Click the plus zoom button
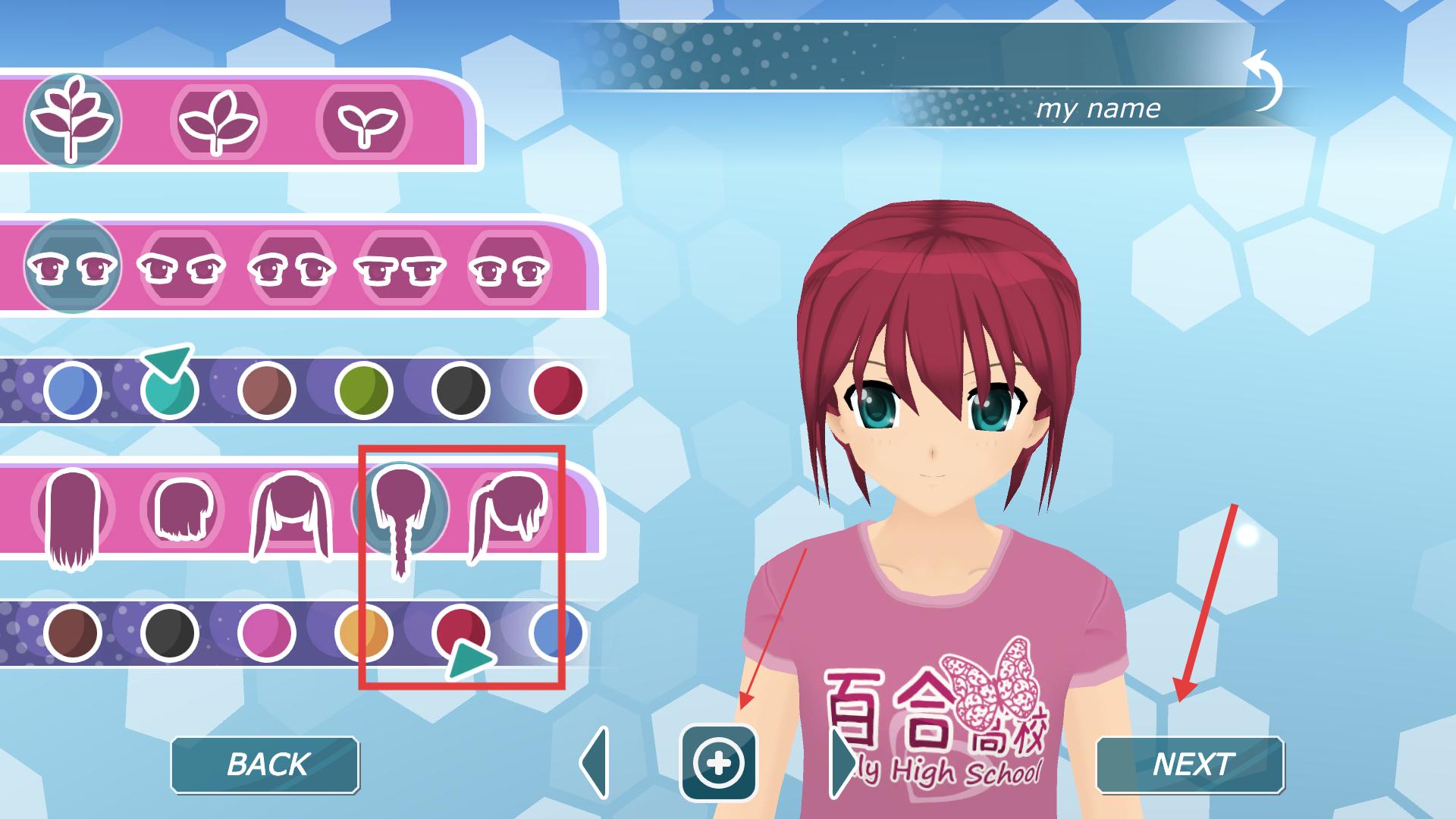 [x=718, y=763]
